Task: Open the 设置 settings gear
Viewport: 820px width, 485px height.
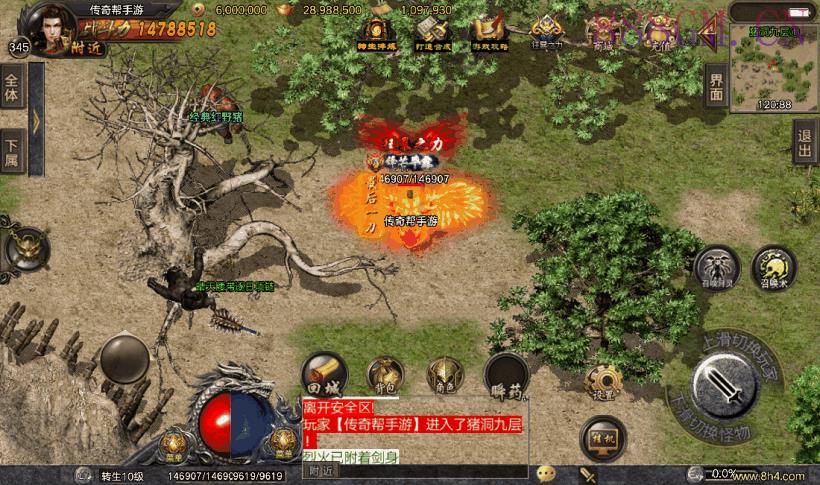Action: (x=603, y=382)
